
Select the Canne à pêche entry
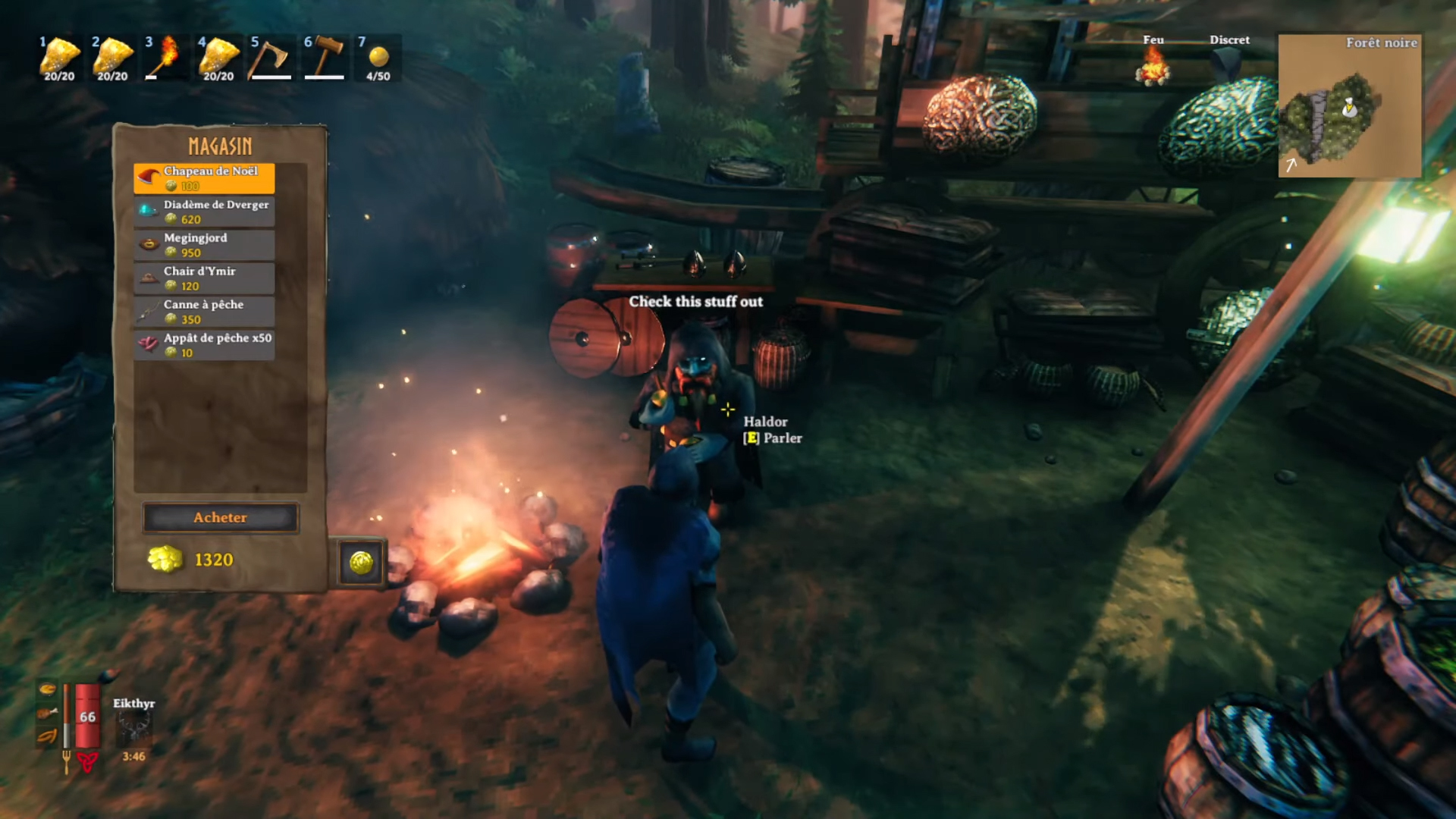tap(204, 312)
